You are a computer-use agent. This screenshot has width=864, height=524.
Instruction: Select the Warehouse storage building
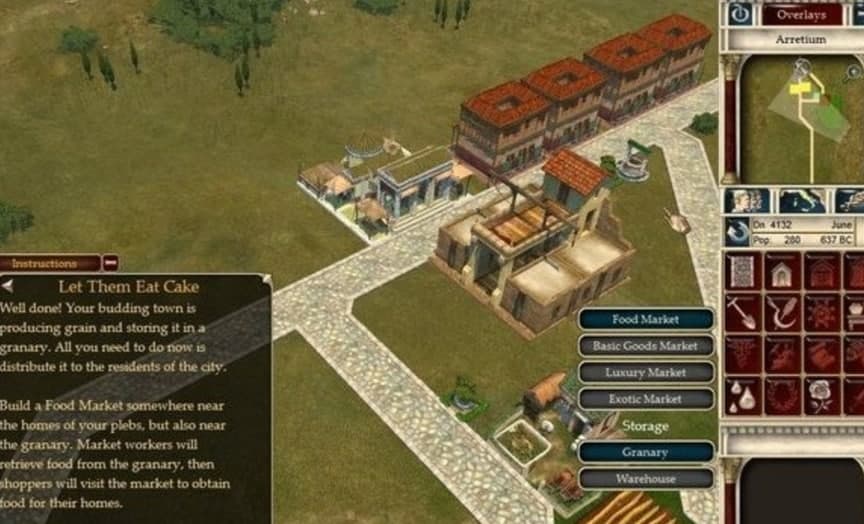pos(646,478)
